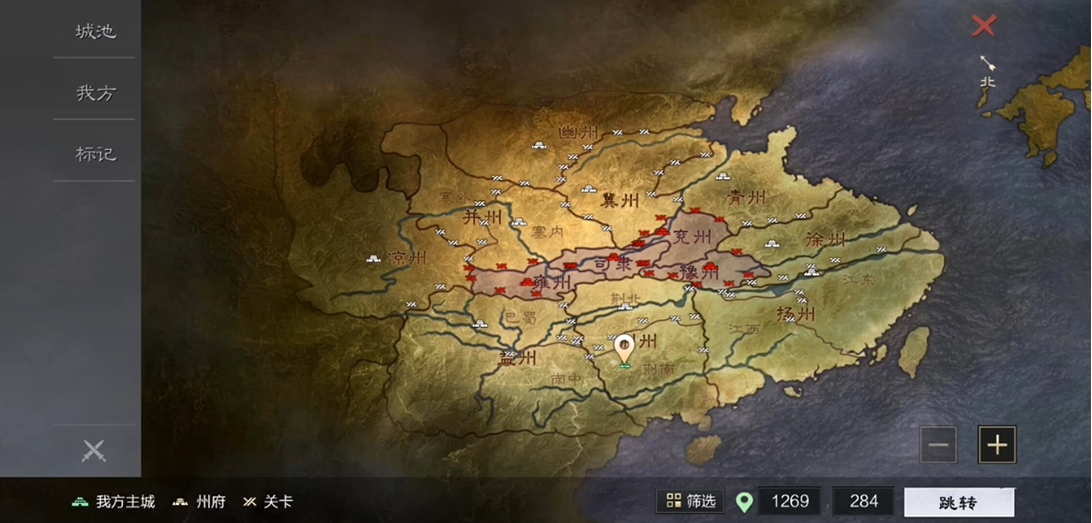
Task: Zoom out the map with minus button
Action: point(938,445)
